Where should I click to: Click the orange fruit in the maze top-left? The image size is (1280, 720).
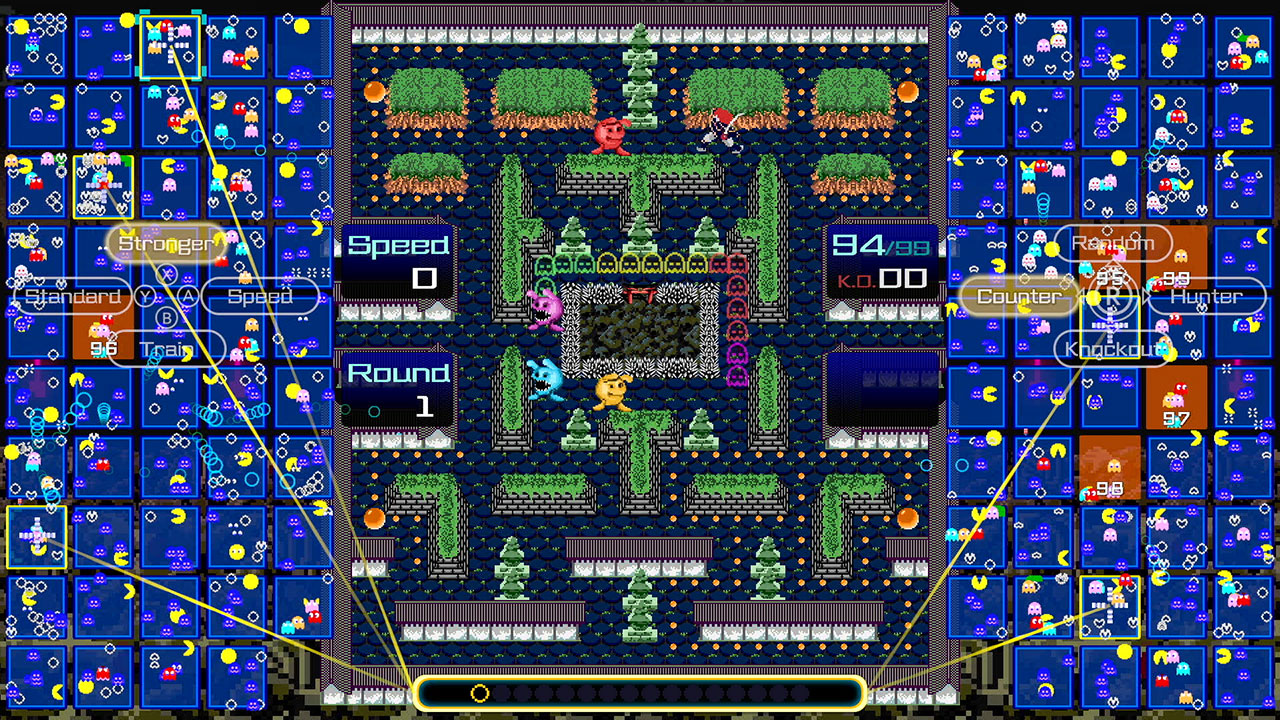point(375,89)
